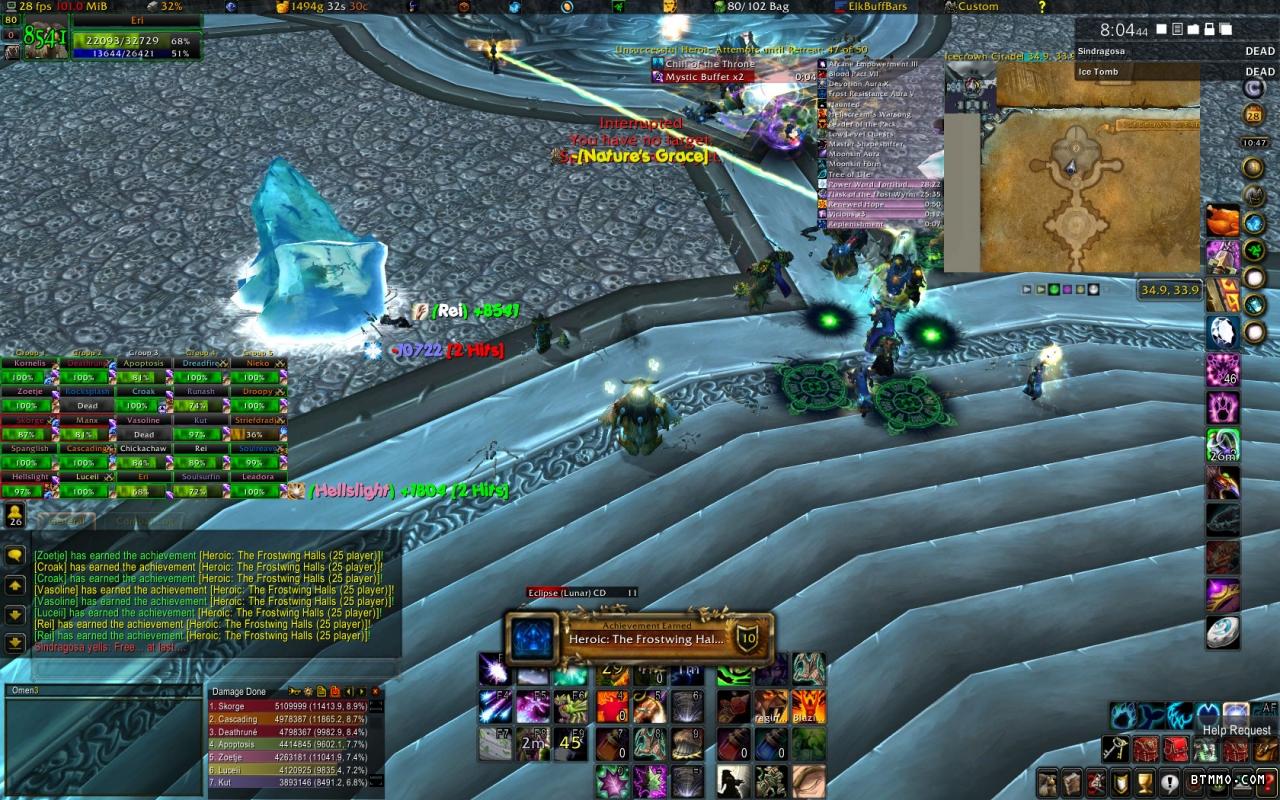Screen dimensions: 1280x800
Task: Open the key ring icon
Action: 1116,749
